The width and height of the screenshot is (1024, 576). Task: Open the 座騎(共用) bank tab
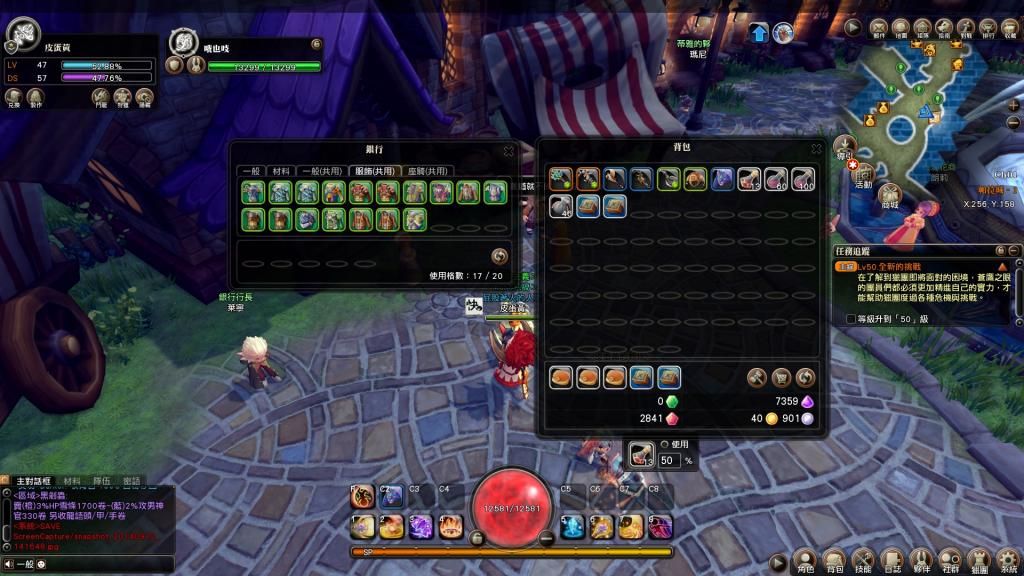[x=428, y=171]
